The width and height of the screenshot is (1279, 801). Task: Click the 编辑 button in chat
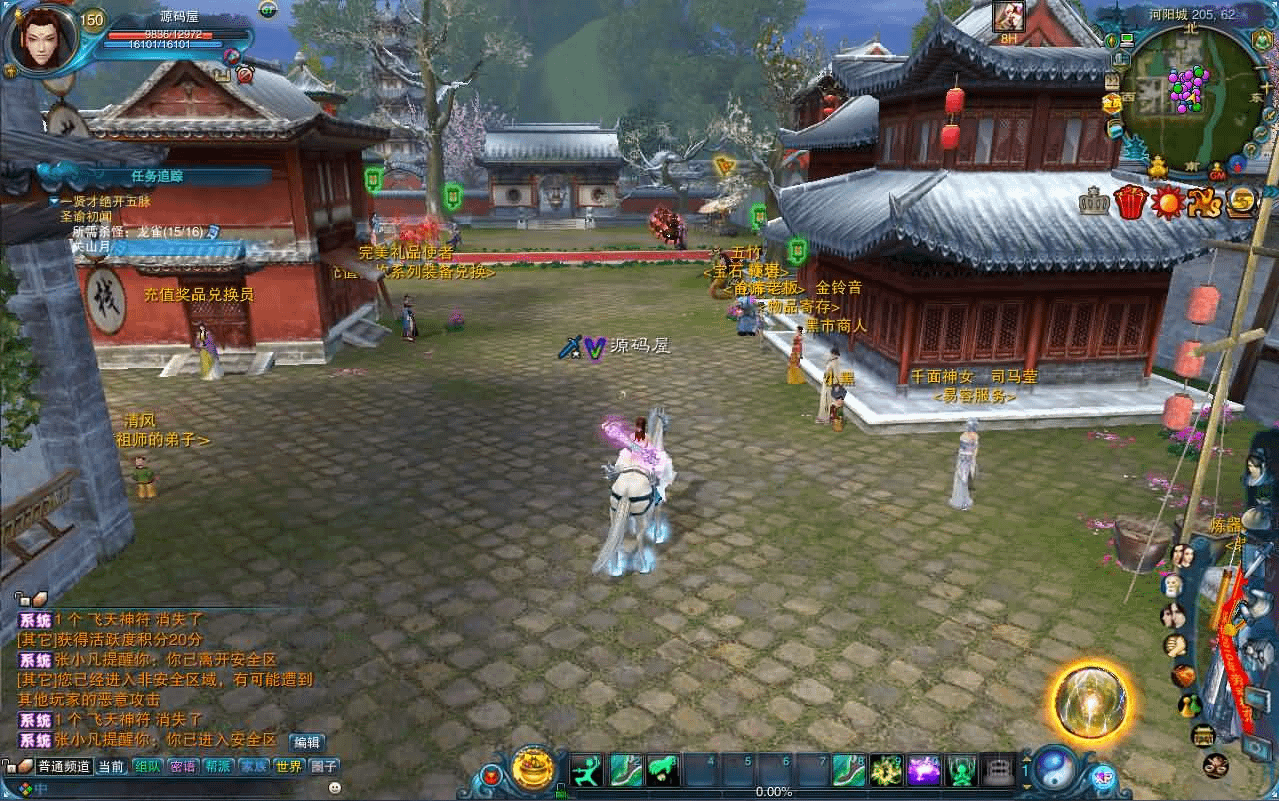click(306, 742)
